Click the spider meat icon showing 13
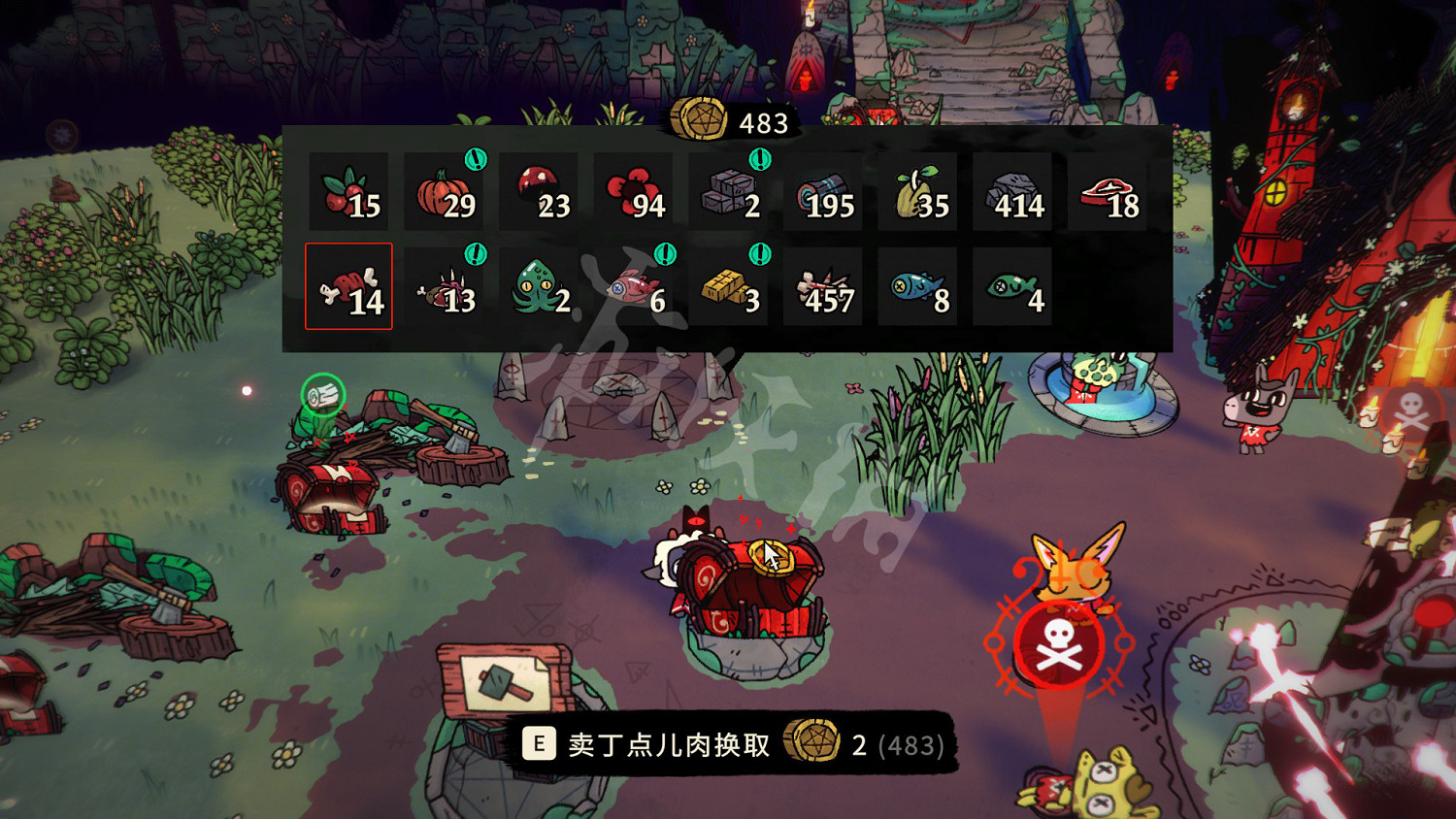The image size is (1456, 819). 444,287
